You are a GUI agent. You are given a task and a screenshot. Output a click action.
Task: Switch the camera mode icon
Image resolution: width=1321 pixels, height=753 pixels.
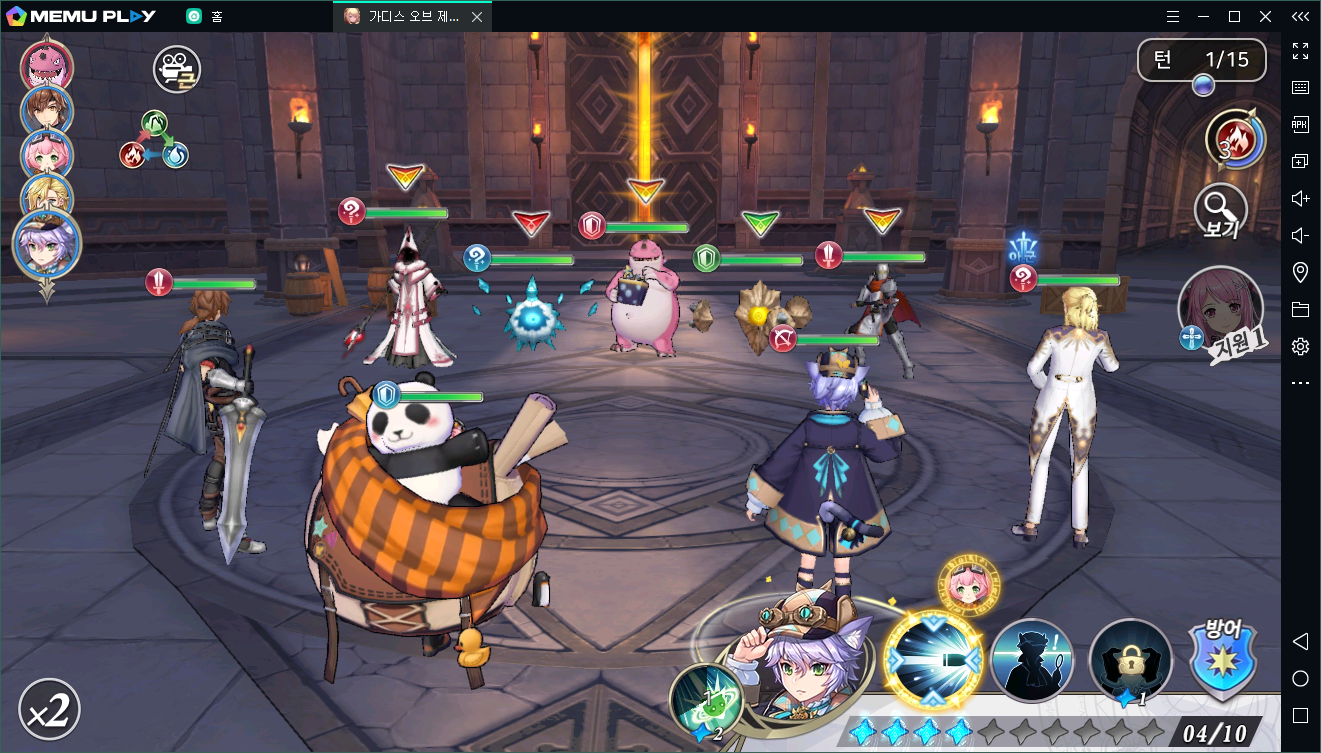pyautogui.click(x=176, y=69)
